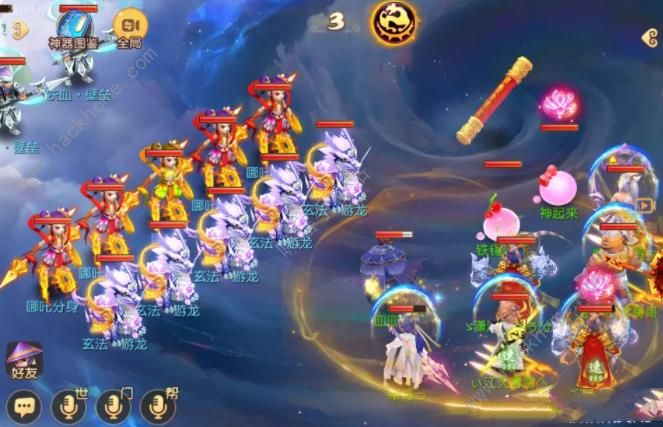Switch to the 全局 global view
The image size is (663, 427).
128,26
